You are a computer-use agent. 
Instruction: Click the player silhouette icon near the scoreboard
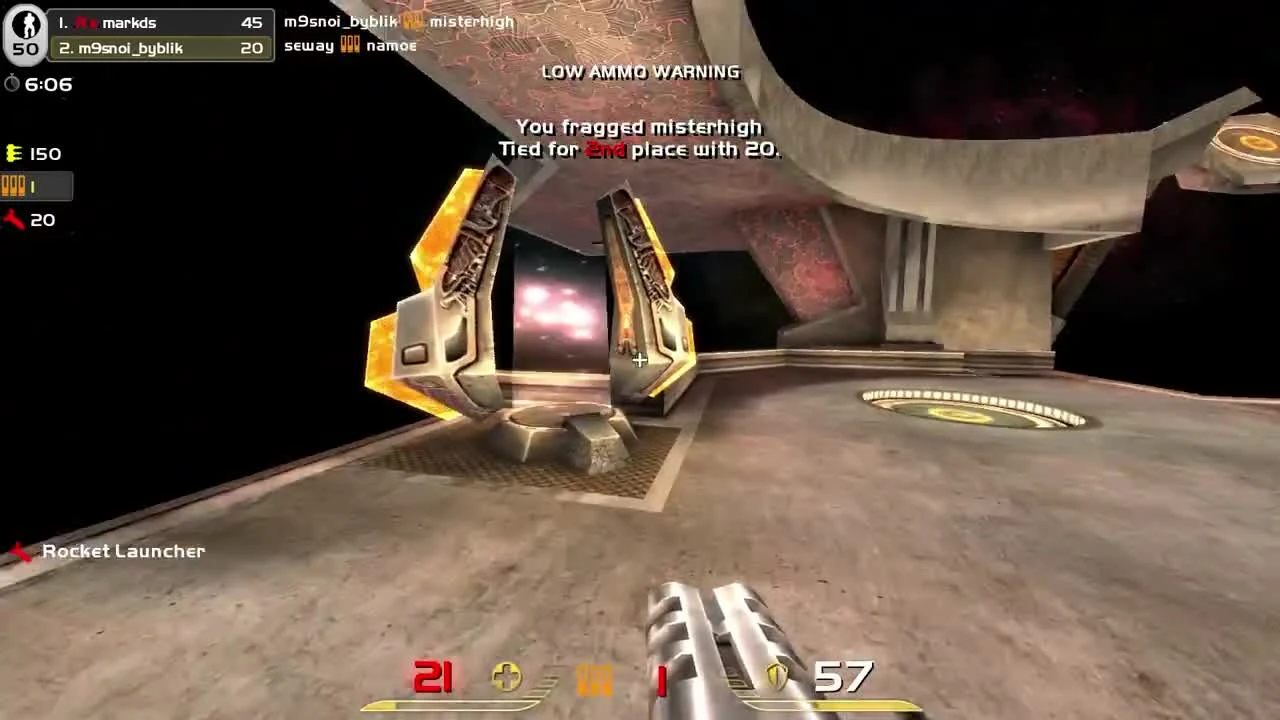pos(24,22)
